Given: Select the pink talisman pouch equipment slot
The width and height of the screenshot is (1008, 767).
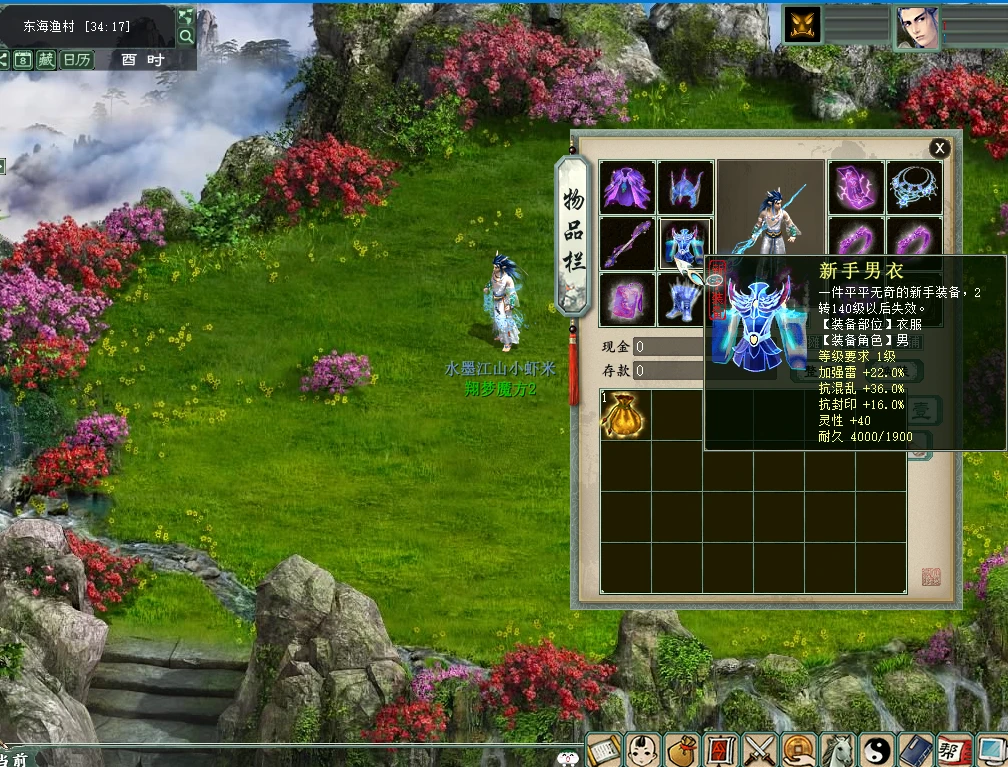Looking at the screenshot, I should click(x=627, y=299).
